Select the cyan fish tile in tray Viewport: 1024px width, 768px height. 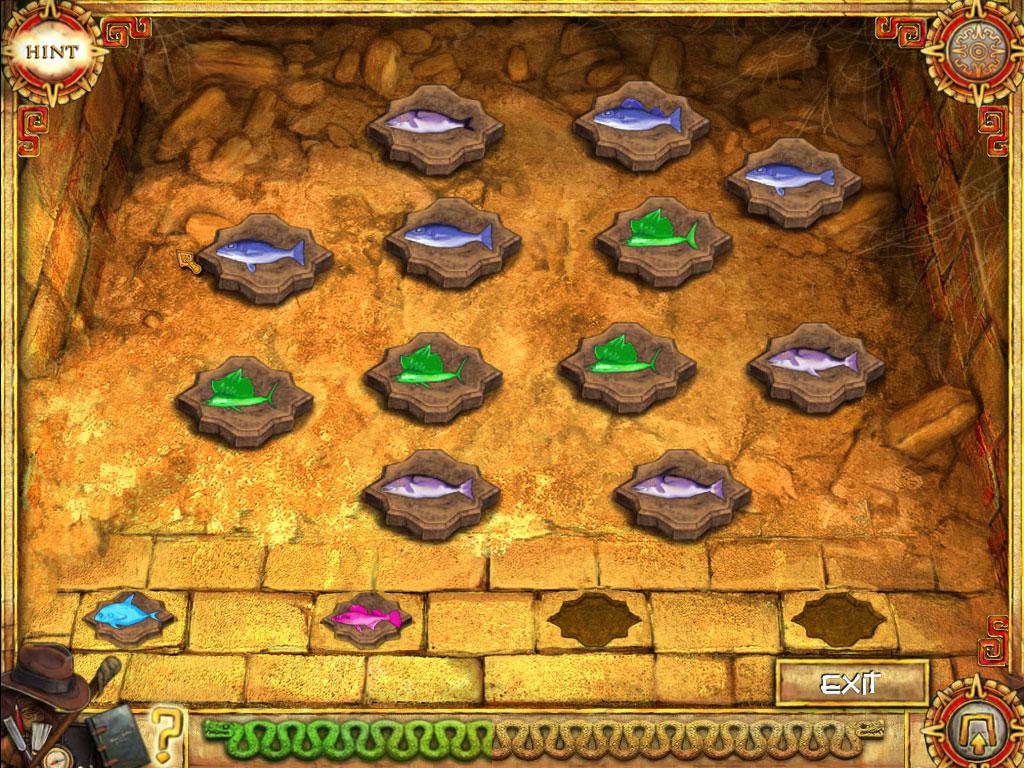129,612
